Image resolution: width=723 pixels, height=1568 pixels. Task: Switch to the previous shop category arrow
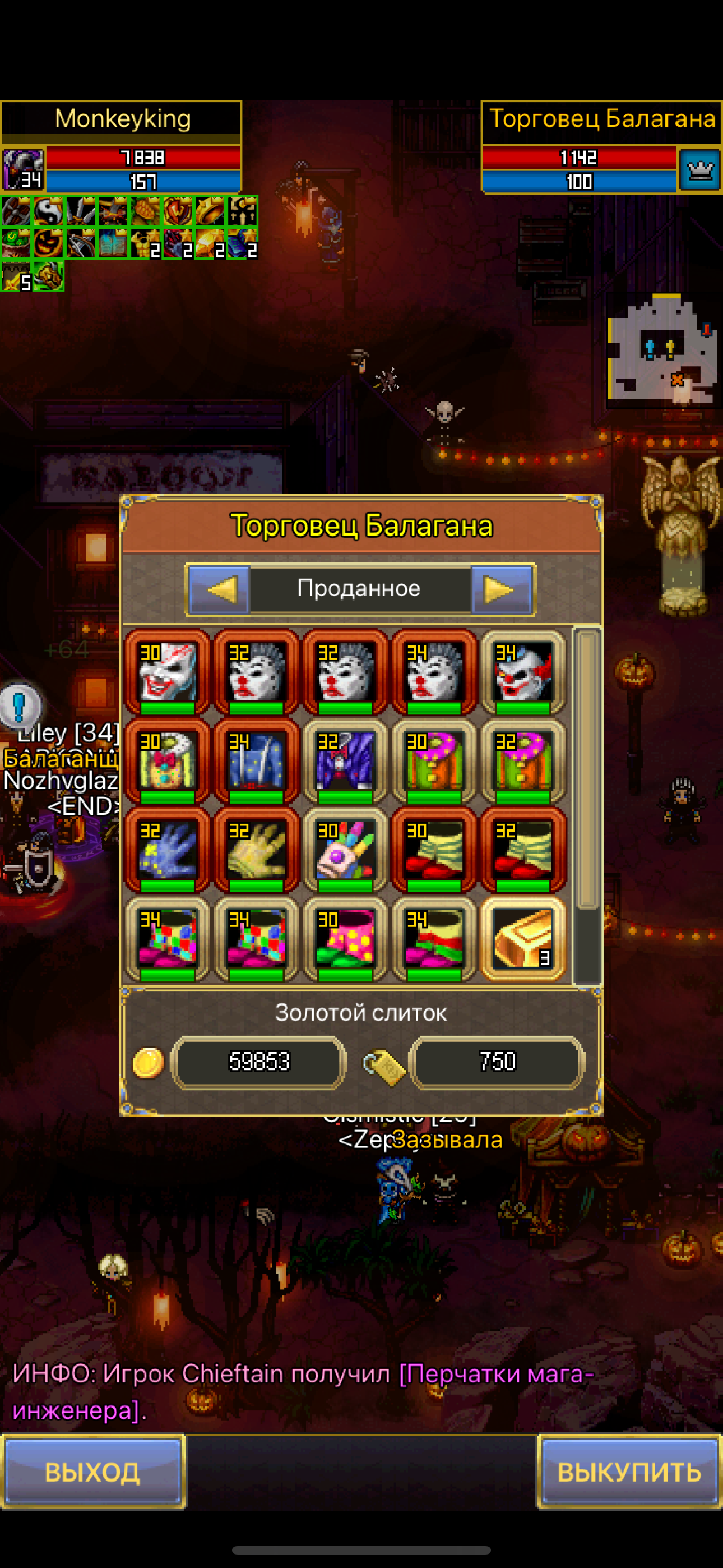coord(219,589)
